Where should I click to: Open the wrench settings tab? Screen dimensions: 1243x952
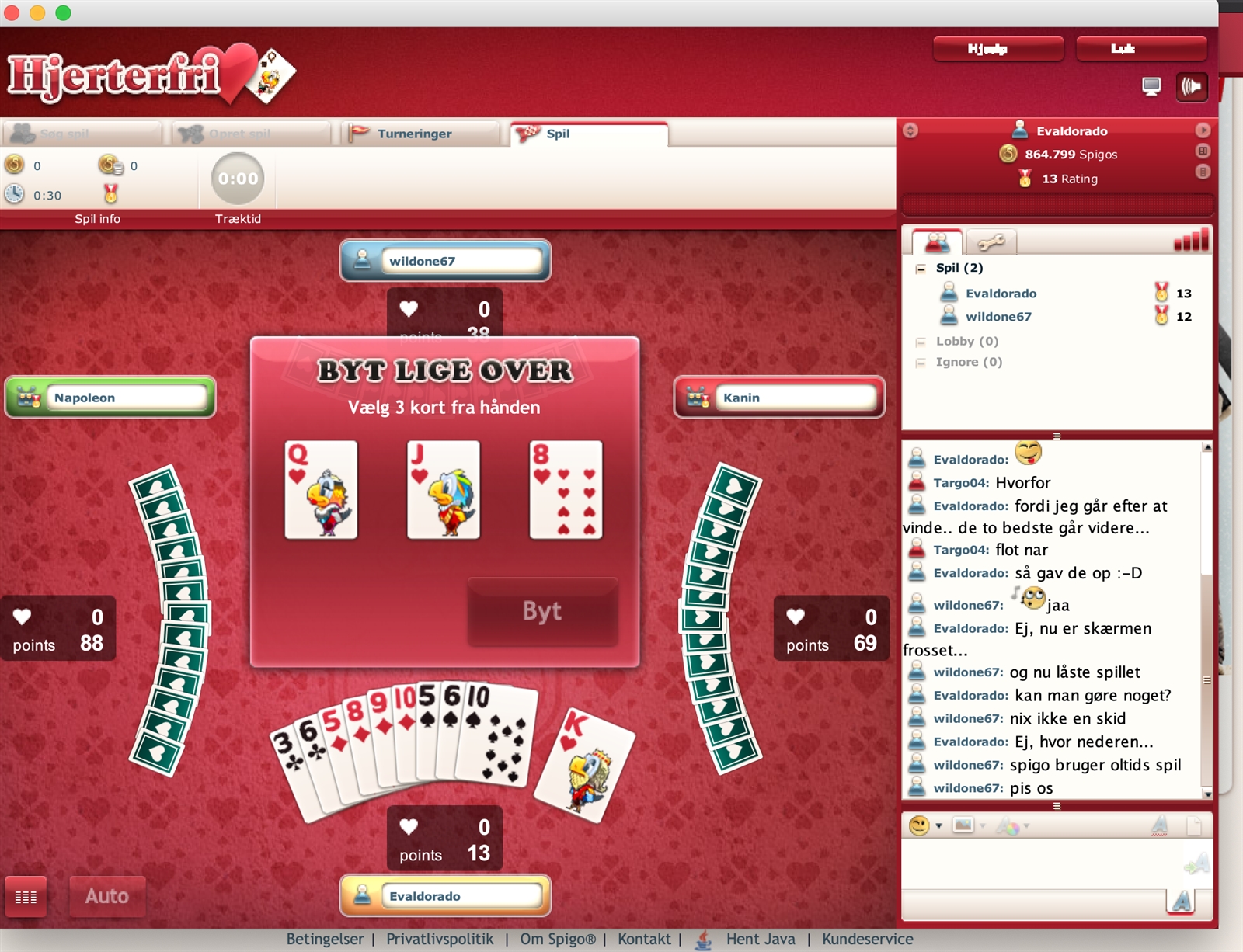[x=991, y=243]
